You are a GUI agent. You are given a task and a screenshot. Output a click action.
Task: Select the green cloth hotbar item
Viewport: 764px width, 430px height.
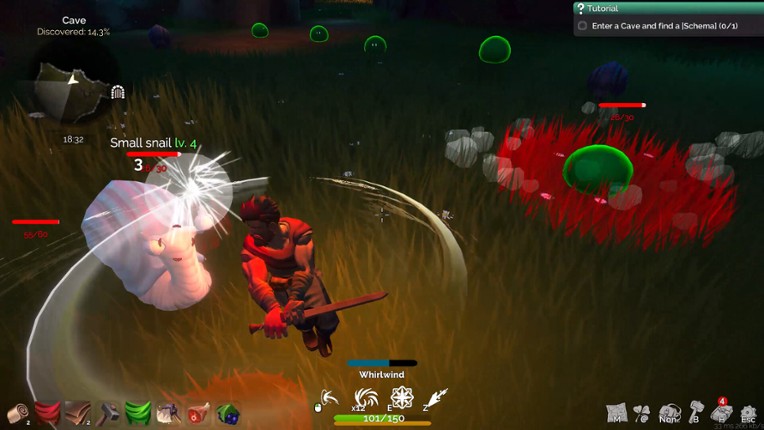pyautogui.click(x=138, y=413)
